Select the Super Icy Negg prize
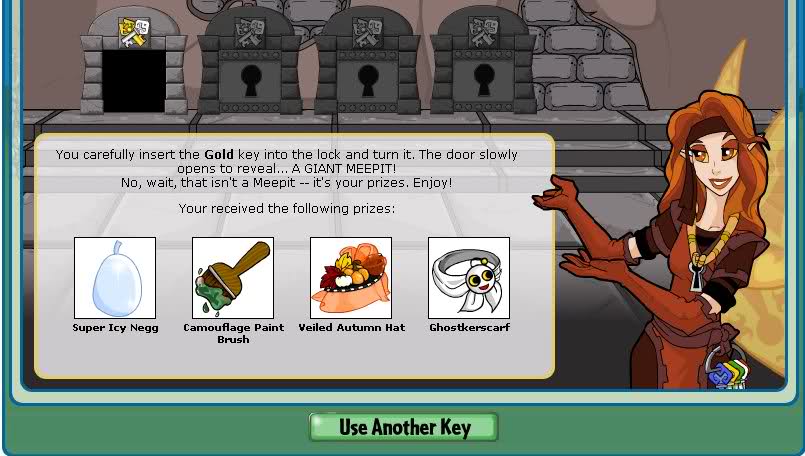 click(x=115, y=278)
